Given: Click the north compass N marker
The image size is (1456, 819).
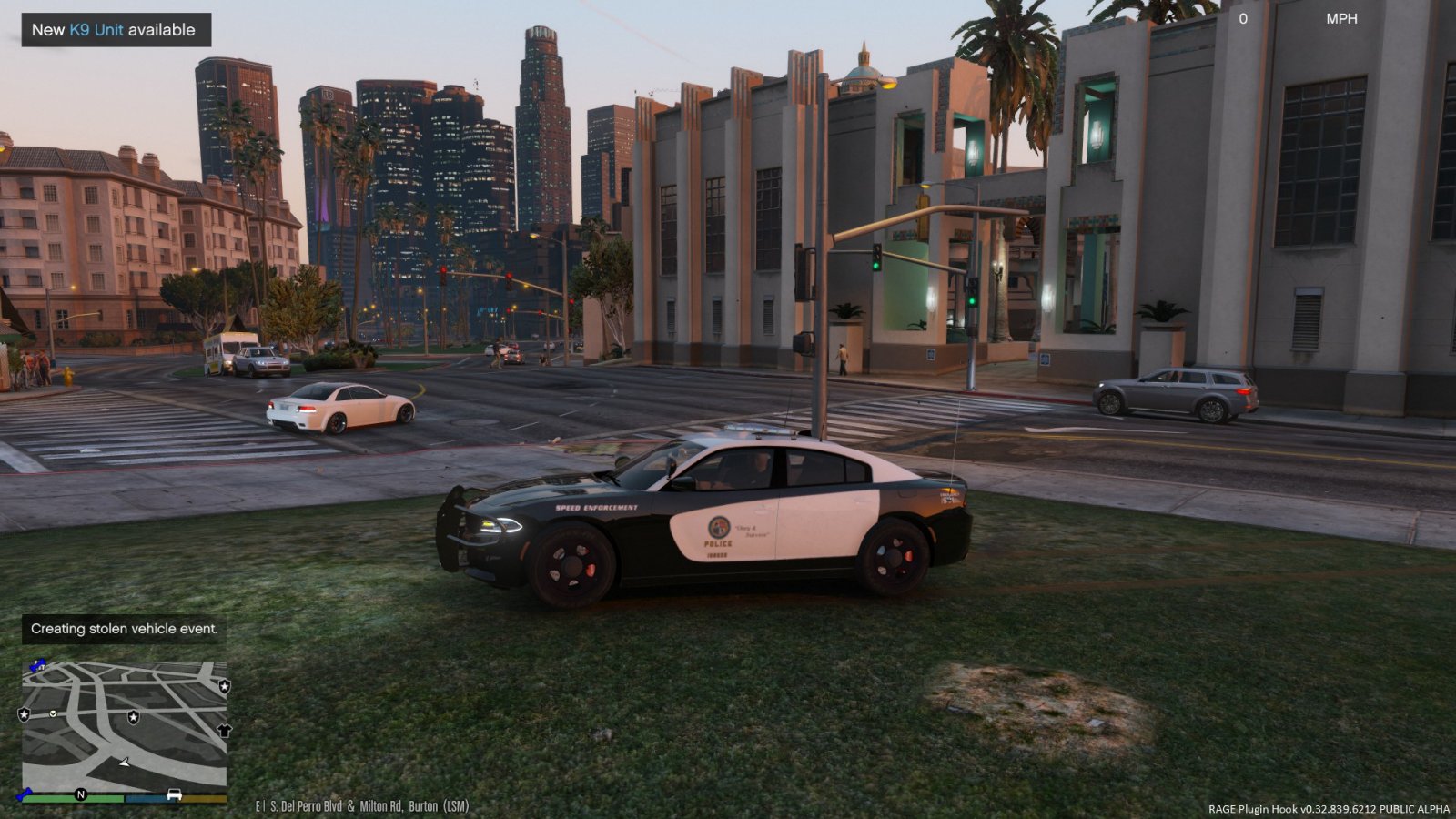Looking at the screenshot, I should coord(80,794).
